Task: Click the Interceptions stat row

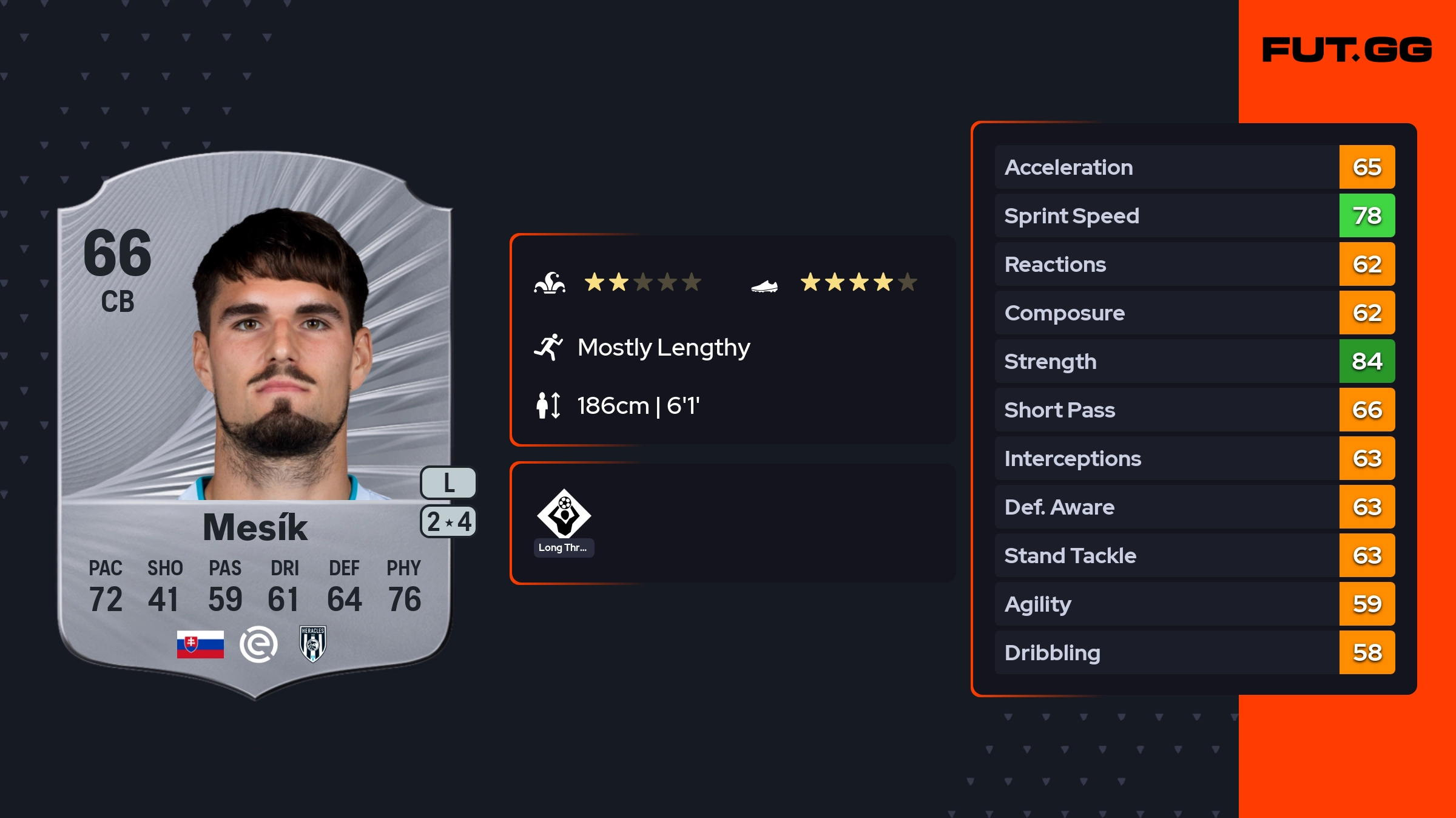Action: click(1194, 459)
